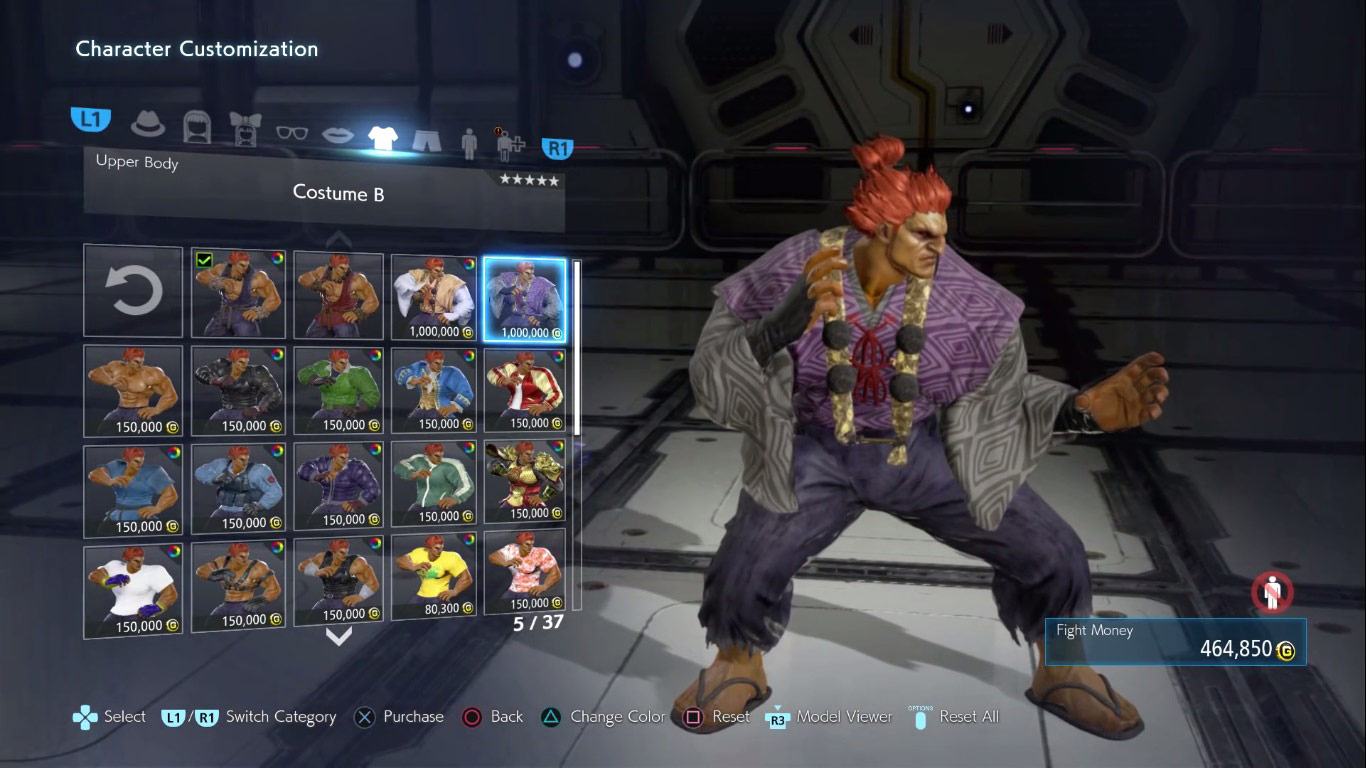Click the L1 category tab
Screen dimensions: 1366x768
[90, 117]
